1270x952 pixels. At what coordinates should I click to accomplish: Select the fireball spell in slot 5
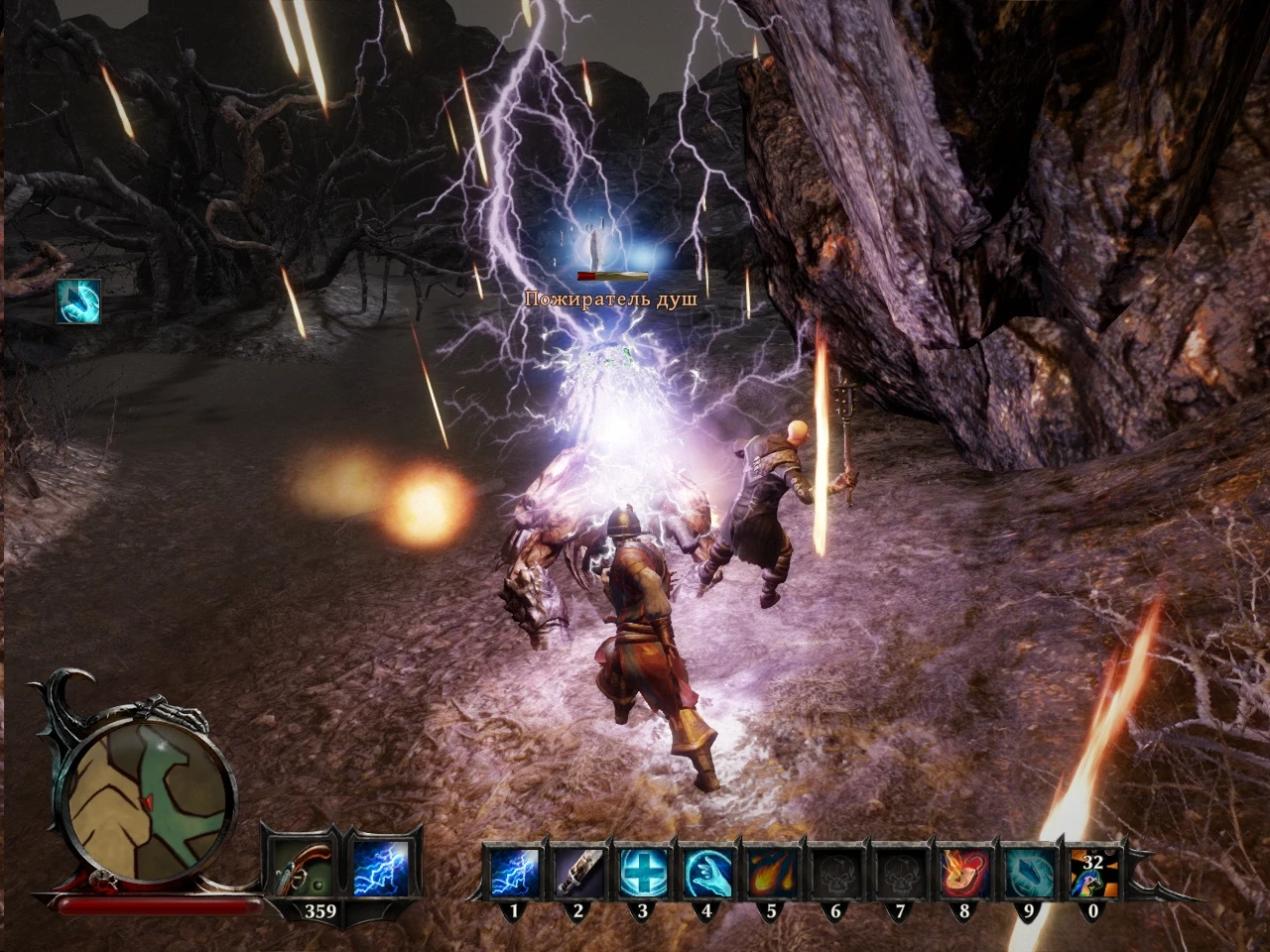[x=771, y=873]
